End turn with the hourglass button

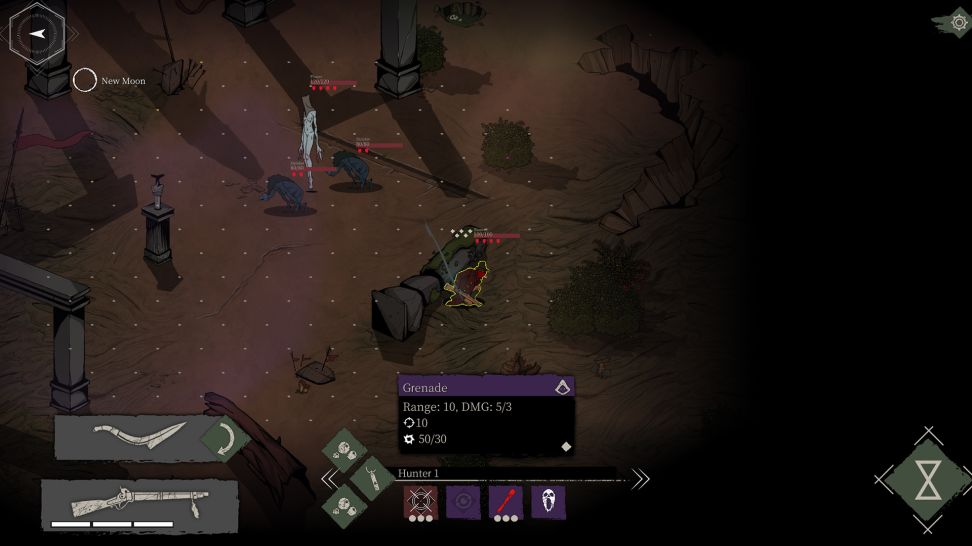(928, 481)
